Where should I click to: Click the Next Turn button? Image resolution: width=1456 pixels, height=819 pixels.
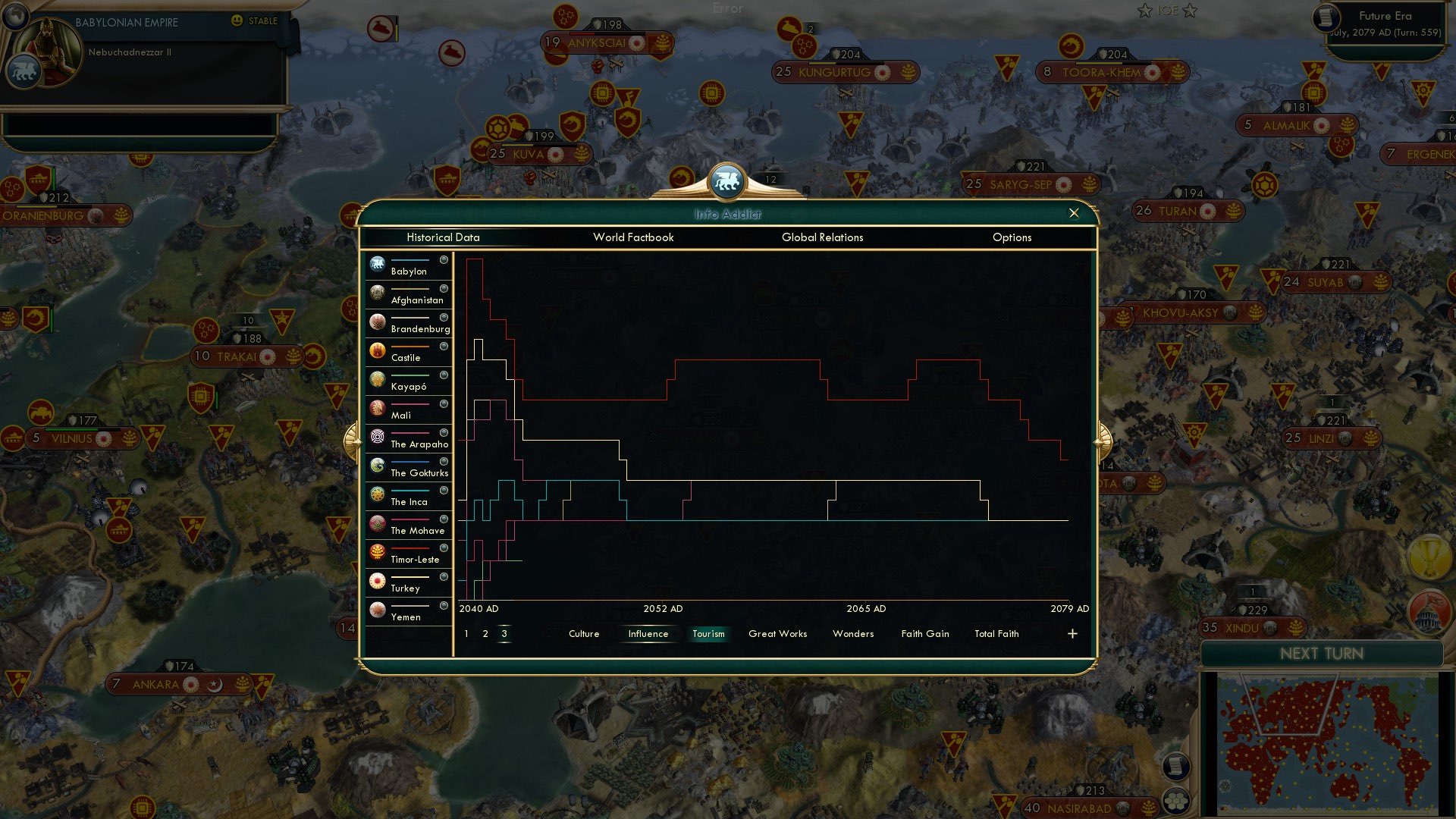point(1323,654)
